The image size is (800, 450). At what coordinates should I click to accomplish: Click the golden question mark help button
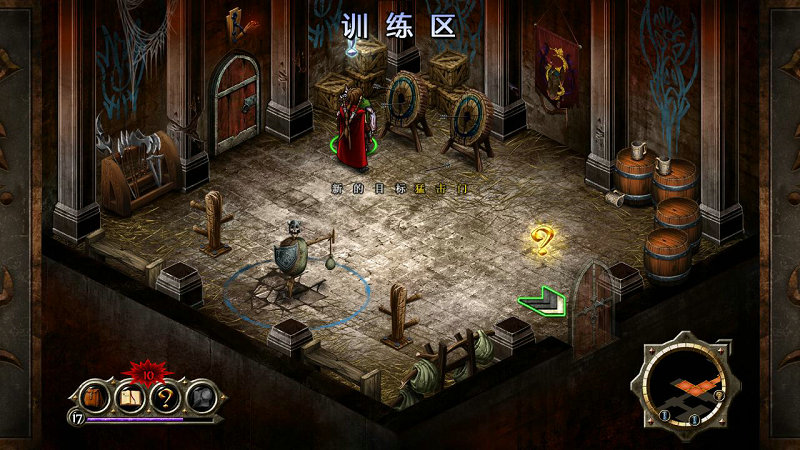[166, 397]
